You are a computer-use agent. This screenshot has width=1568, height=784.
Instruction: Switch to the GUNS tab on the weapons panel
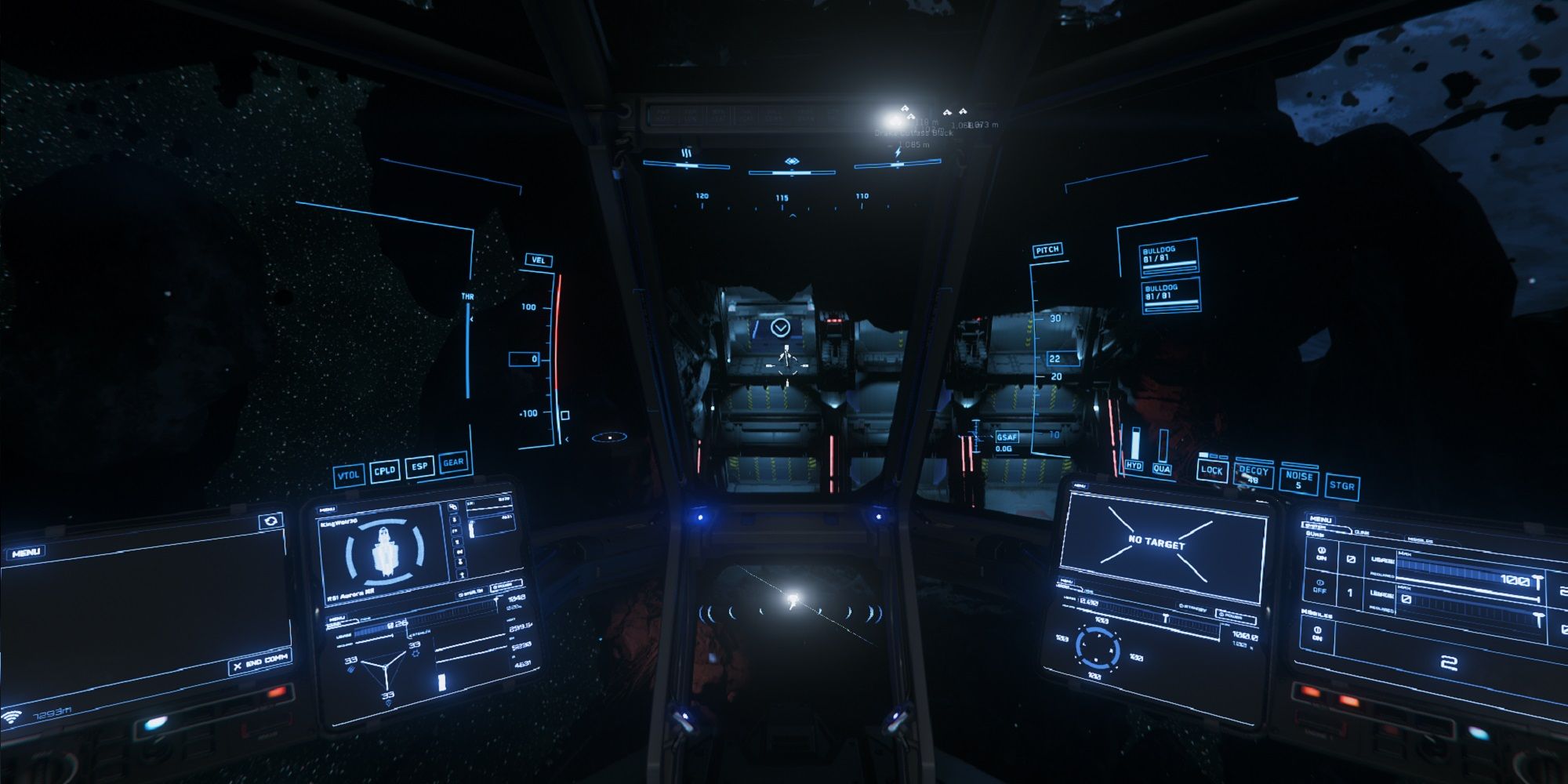[x=1363, y=532]
